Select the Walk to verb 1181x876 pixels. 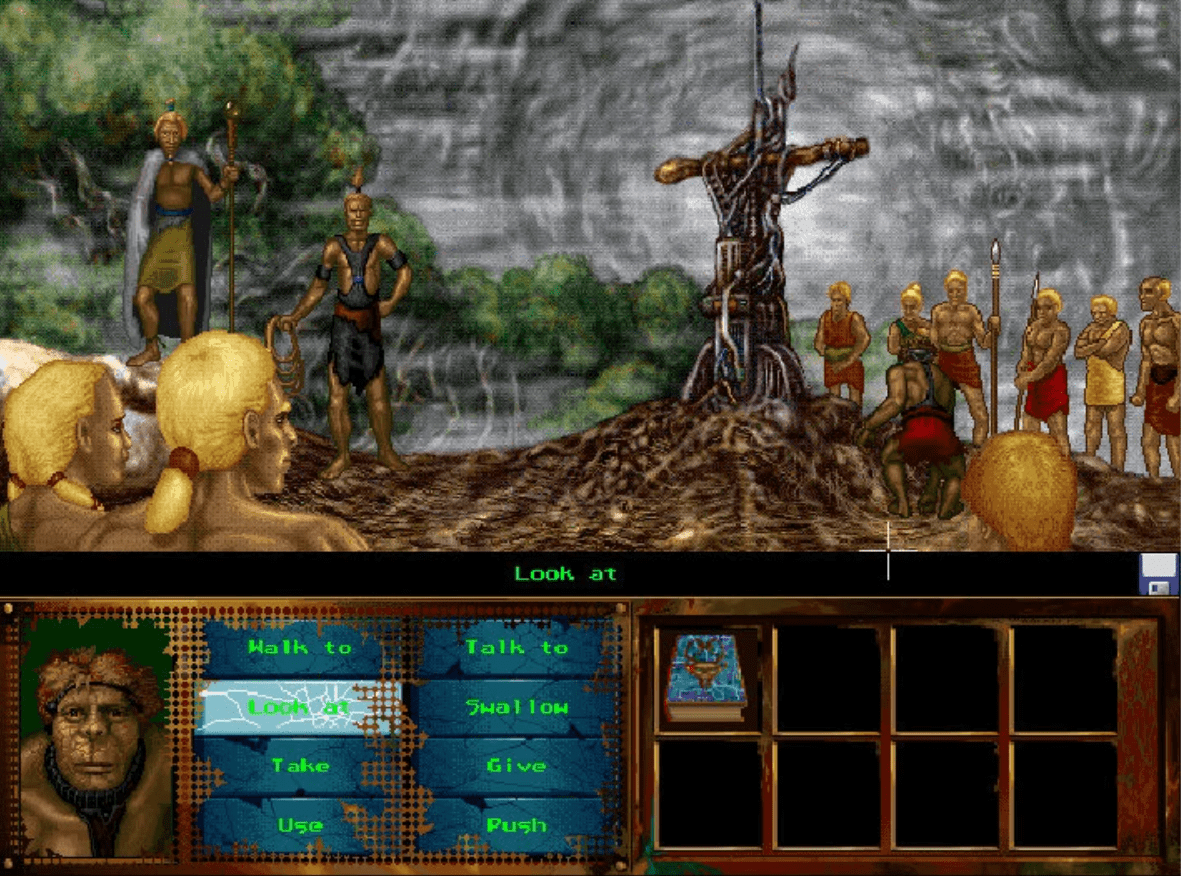(299, 648)
